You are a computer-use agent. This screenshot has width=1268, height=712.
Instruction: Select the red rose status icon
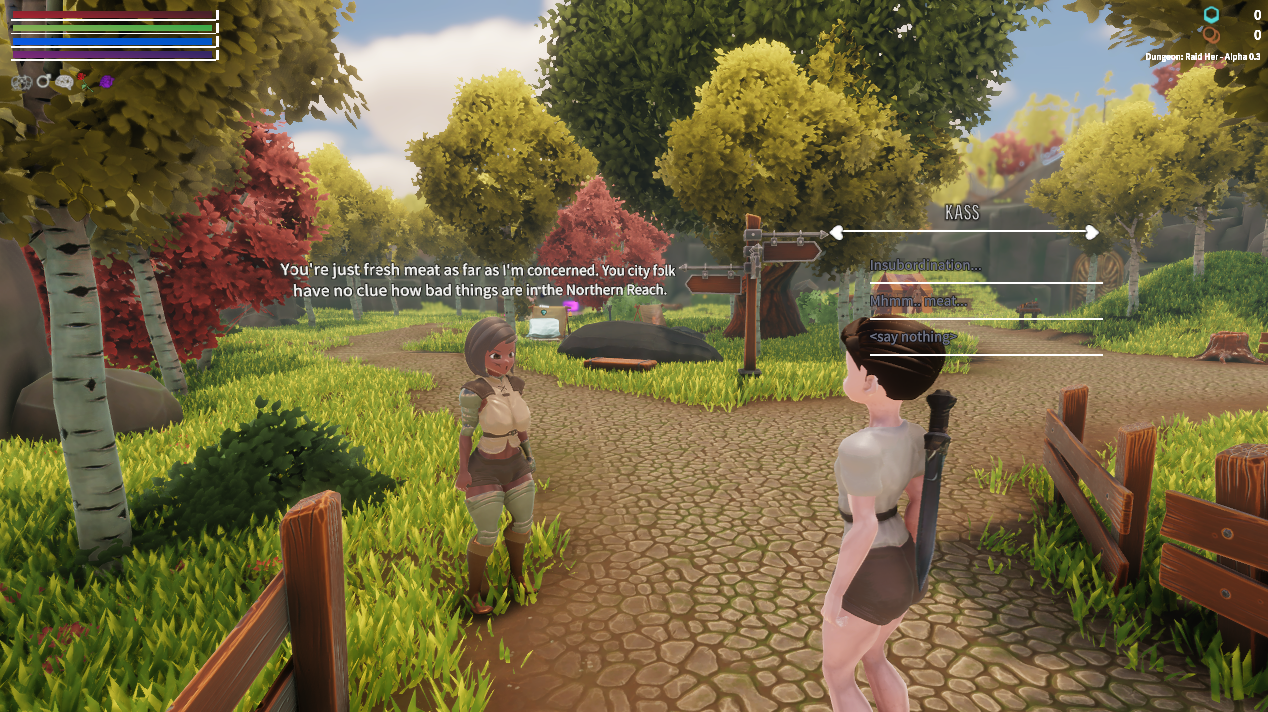pyautogui.click(x=84, y=81)
